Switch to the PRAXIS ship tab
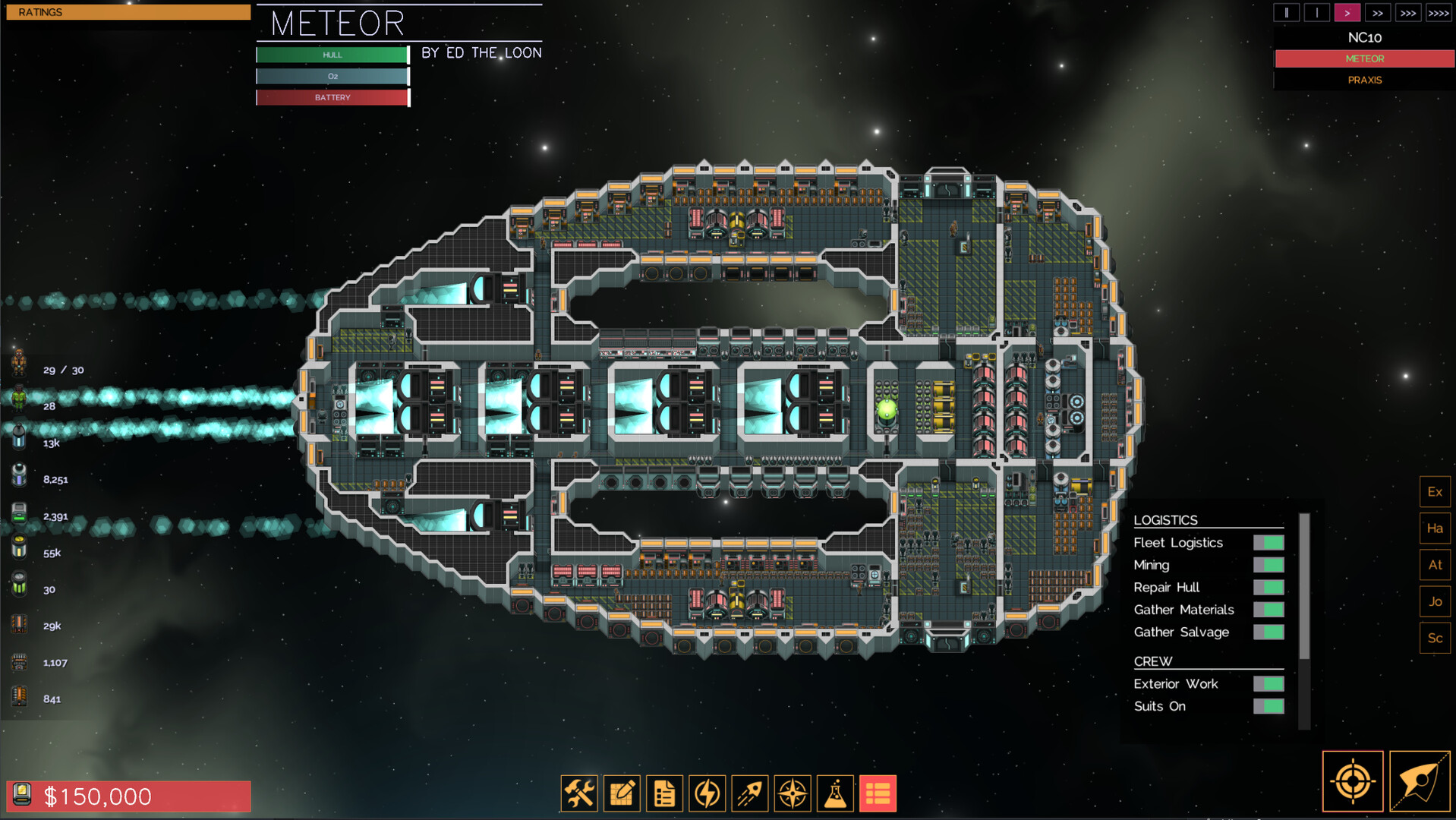Image resolution: width=1456 pixels, height=820 pixels. click(1364, 80)
